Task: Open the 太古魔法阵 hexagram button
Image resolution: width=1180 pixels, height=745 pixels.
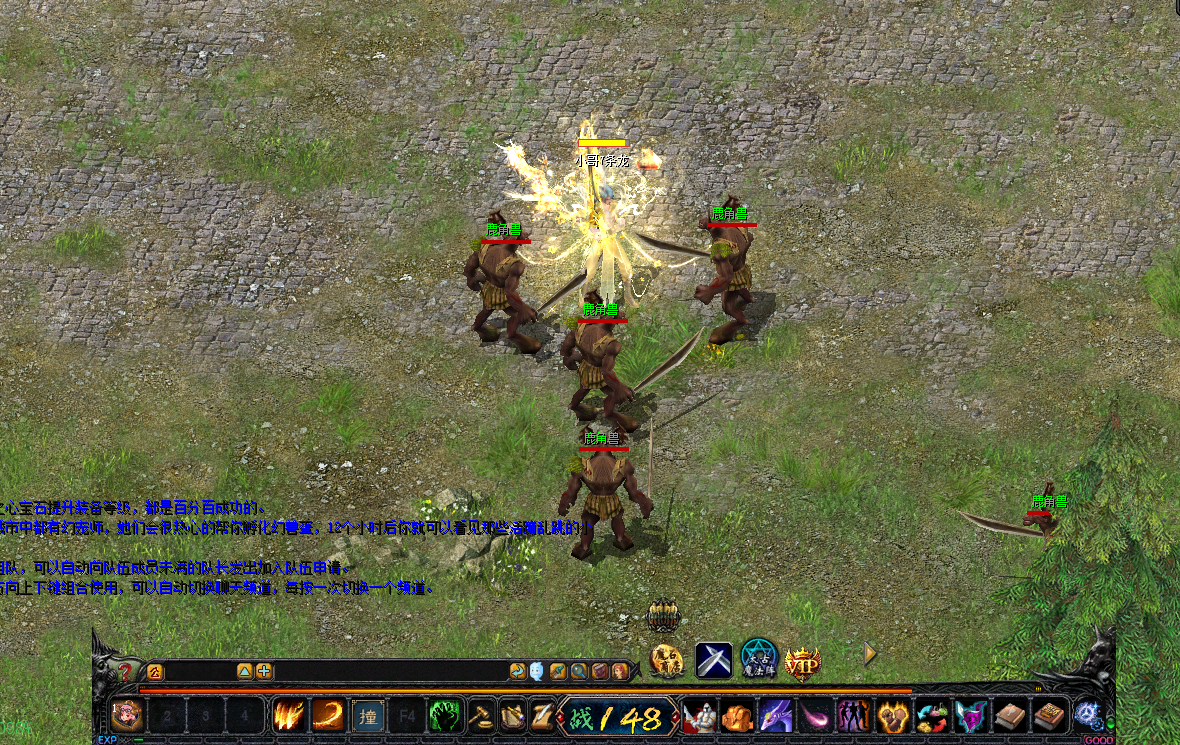Action: point(759,659)
